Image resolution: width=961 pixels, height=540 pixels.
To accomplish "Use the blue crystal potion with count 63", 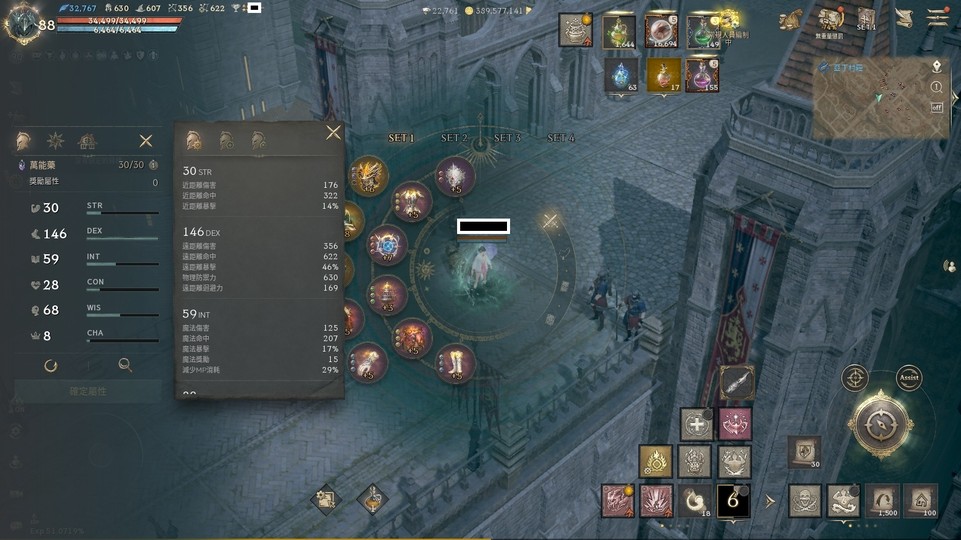I will (x=620, y=74).
